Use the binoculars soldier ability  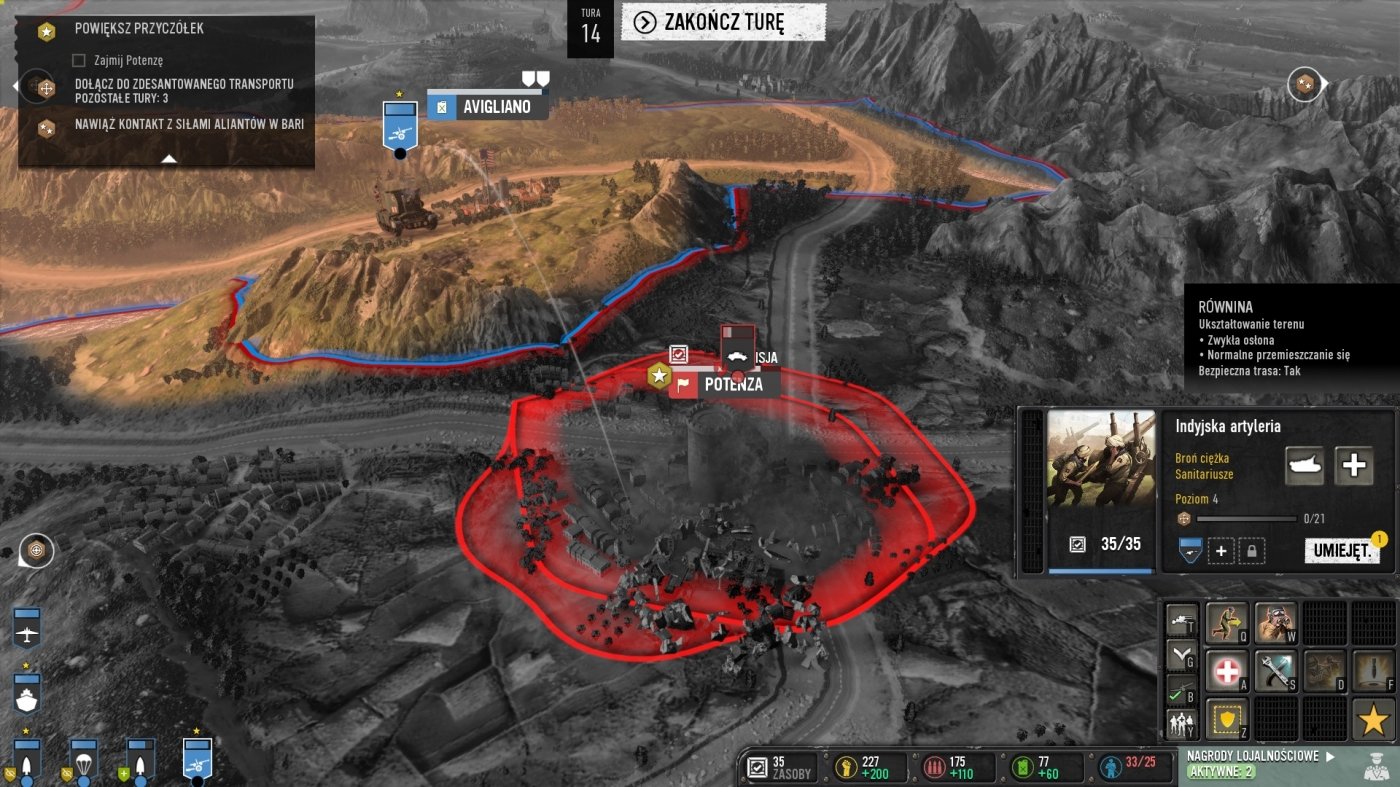click(x=1275, y=622)
